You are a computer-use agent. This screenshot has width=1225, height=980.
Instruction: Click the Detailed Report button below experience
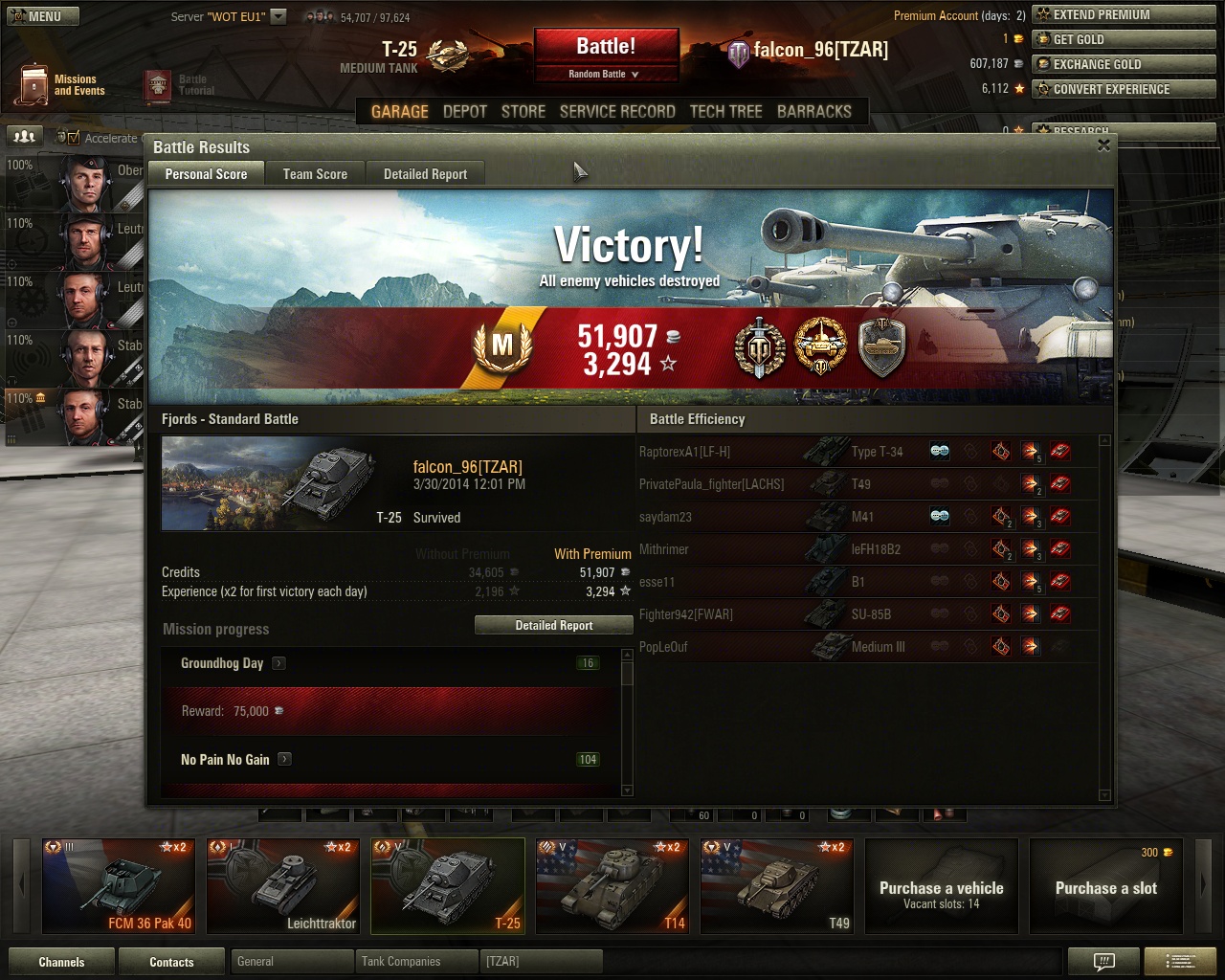[554, 625]
